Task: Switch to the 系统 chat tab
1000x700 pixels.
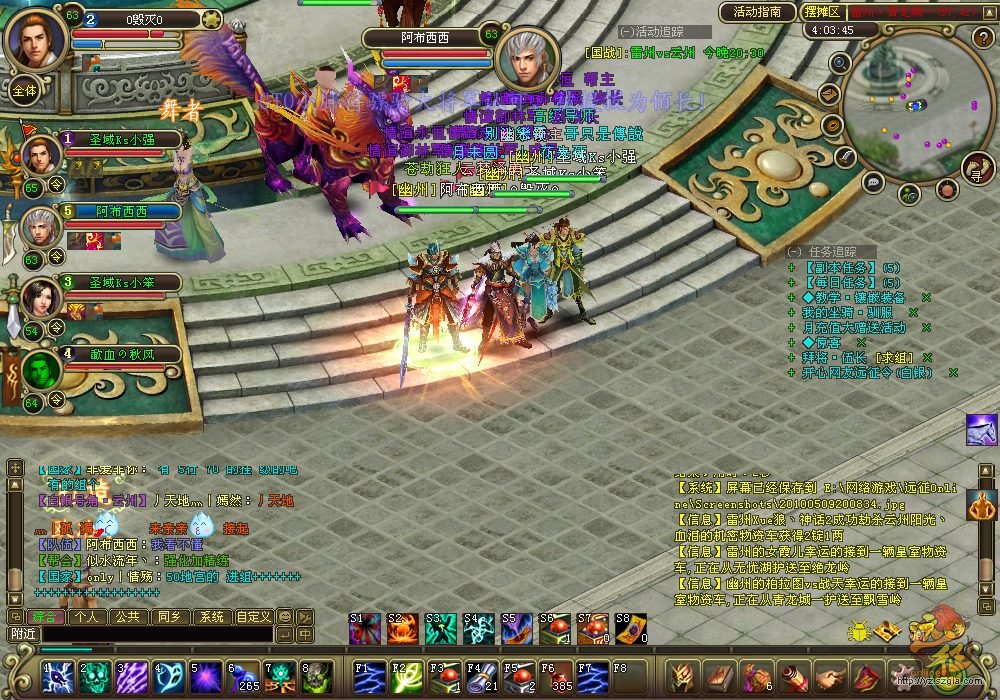Action: [209, 617]
